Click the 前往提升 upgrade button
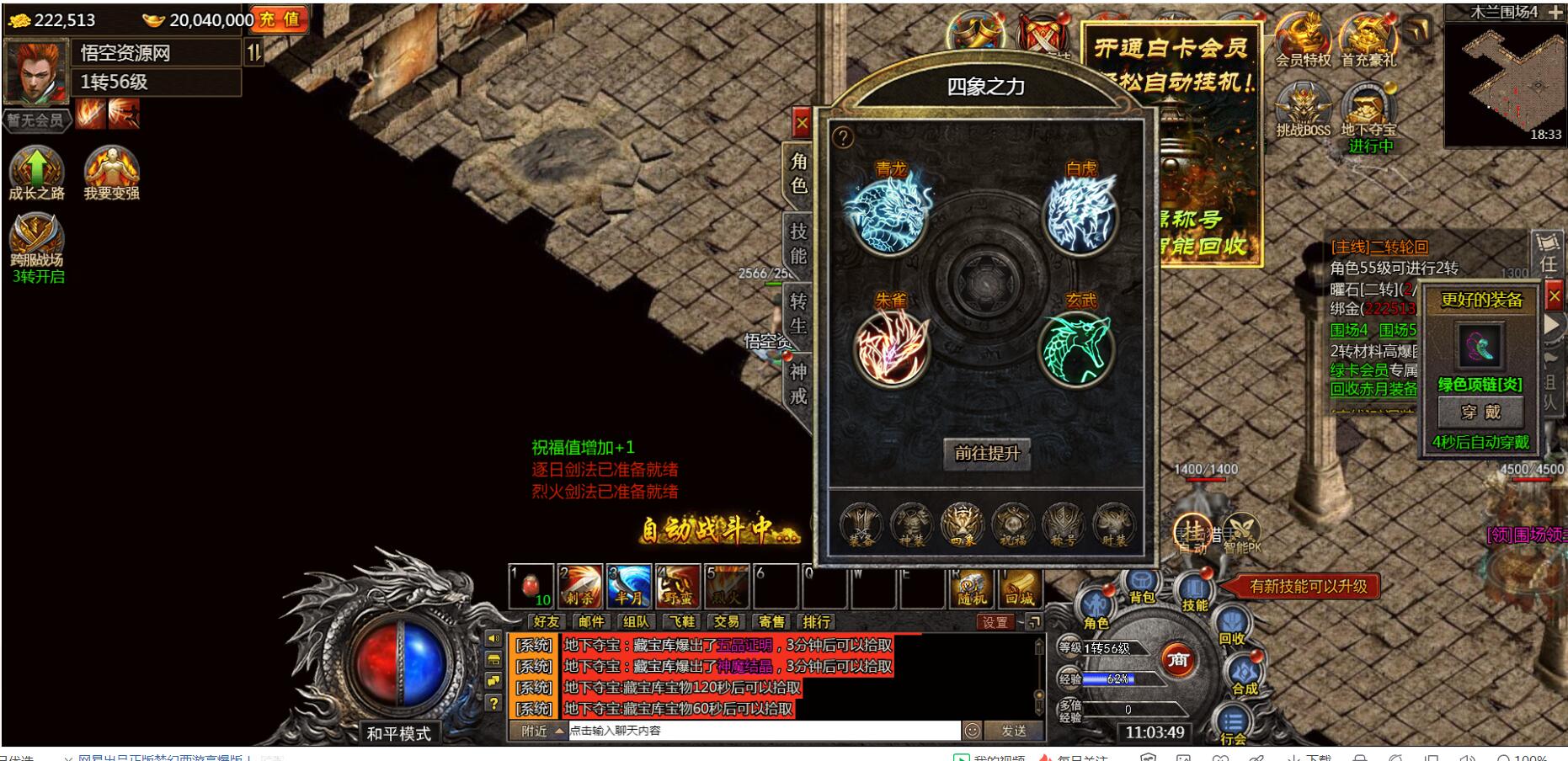The height and width of the screenshot is (761, 1568). tap(986, 453)
